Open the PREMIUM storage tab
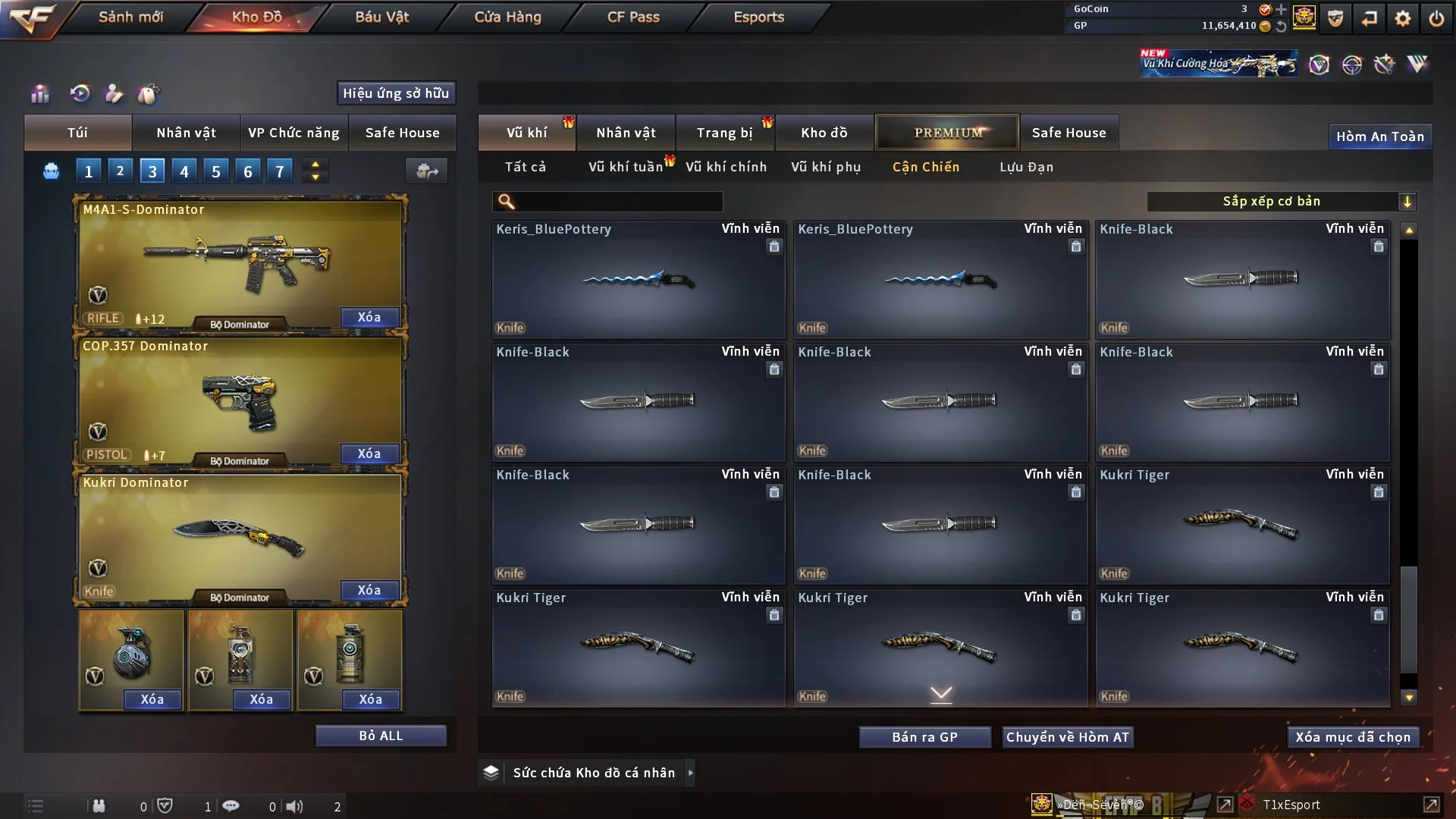The width and height of the screenshot is (1456, 819). 947,133
